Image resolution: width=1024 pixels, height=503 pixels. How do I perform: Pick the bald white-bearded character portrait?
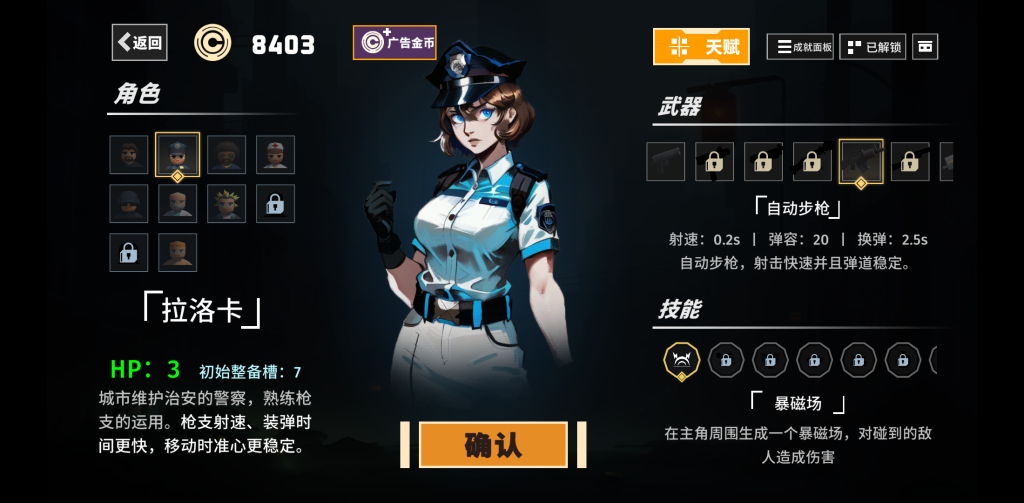178,203
